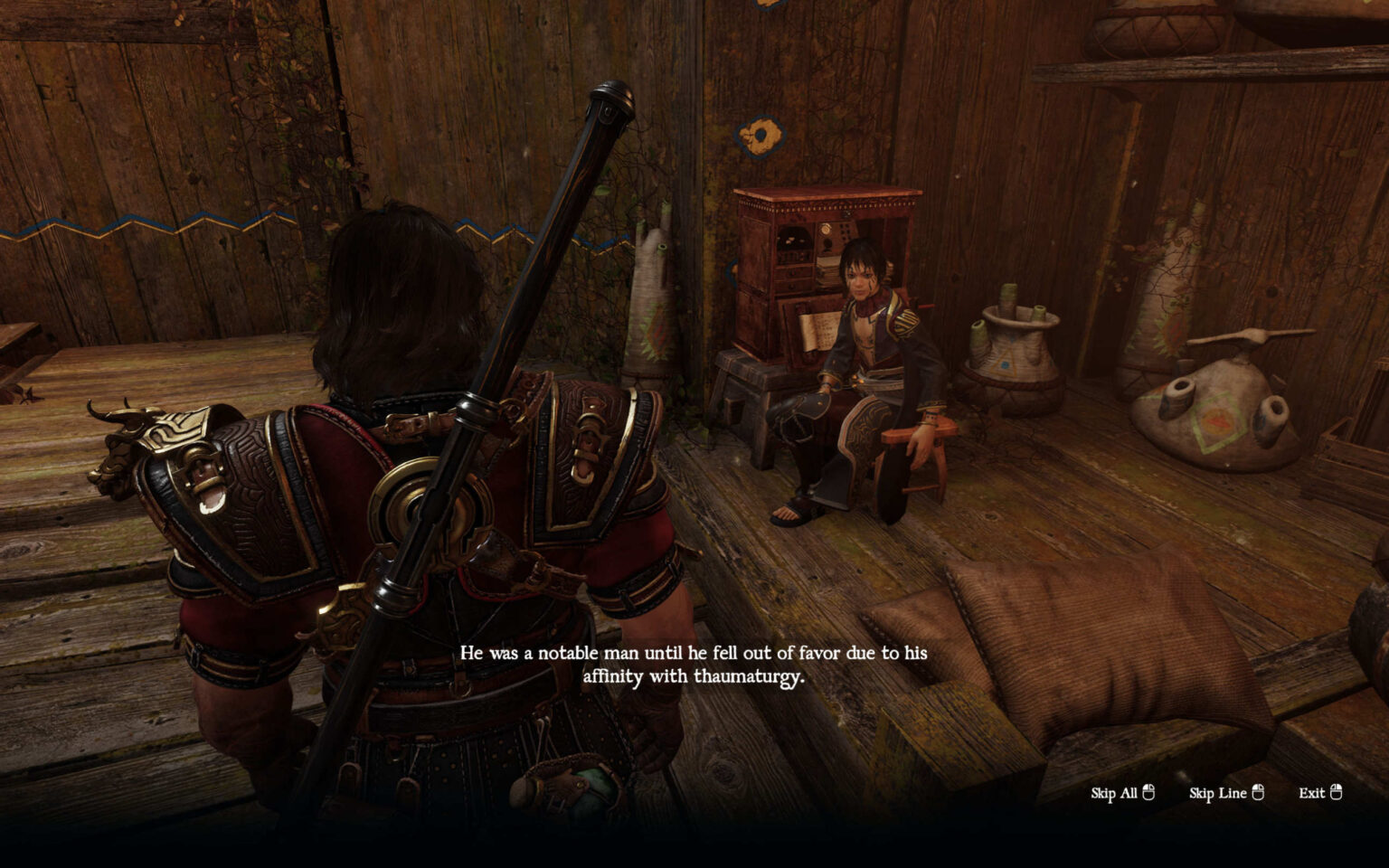Skip all of the dialogue
Screen dimensions: 1389x868
(1122, 793)
